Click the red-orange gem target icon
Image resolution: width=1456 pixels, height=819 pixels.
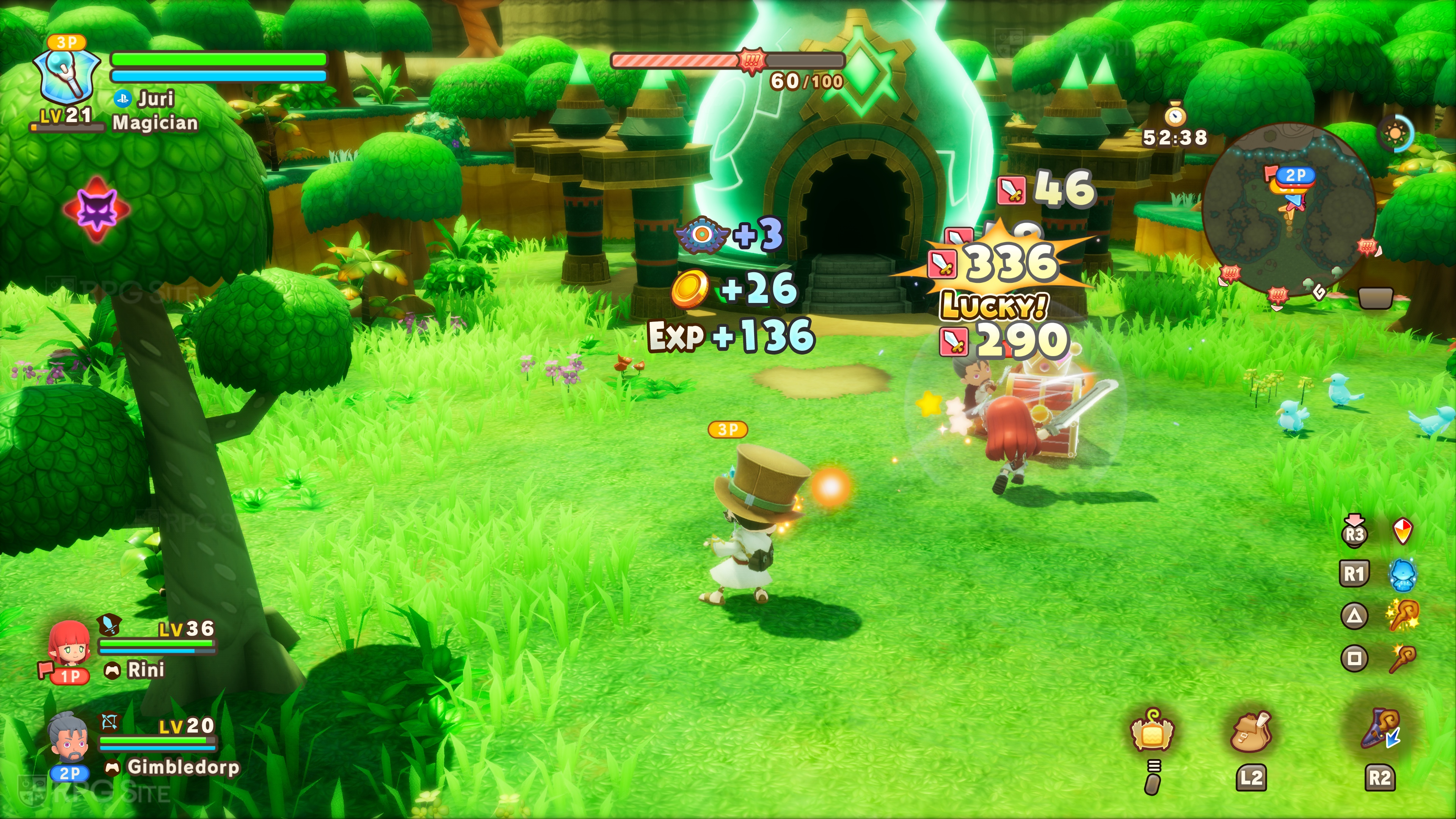point(1403,531)
